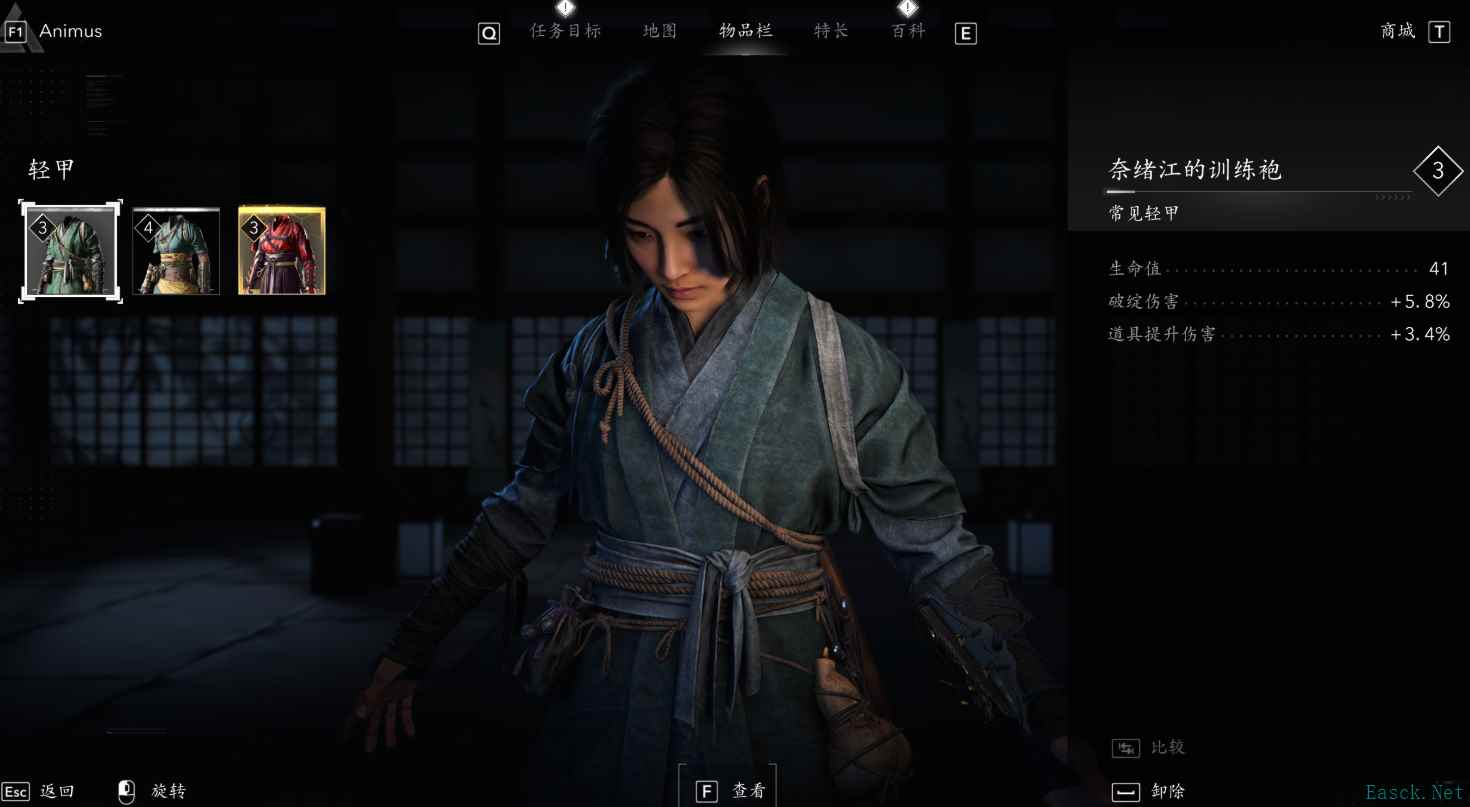Select the 物品栏 inventory tab

(x=744, y=30)
